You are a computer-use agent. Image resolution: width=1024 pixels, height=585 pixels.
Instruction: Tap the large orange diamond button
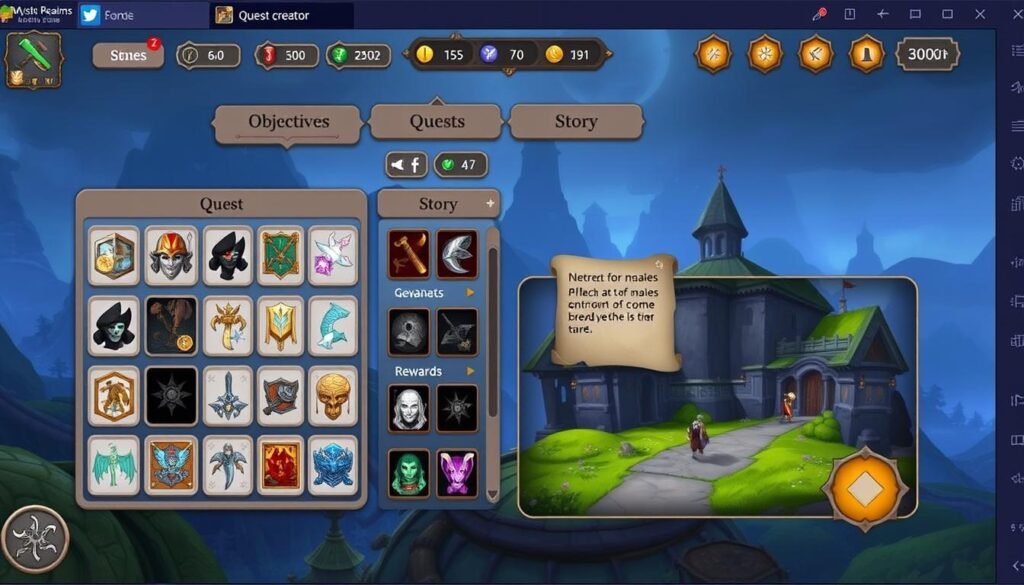pos(865,489)
